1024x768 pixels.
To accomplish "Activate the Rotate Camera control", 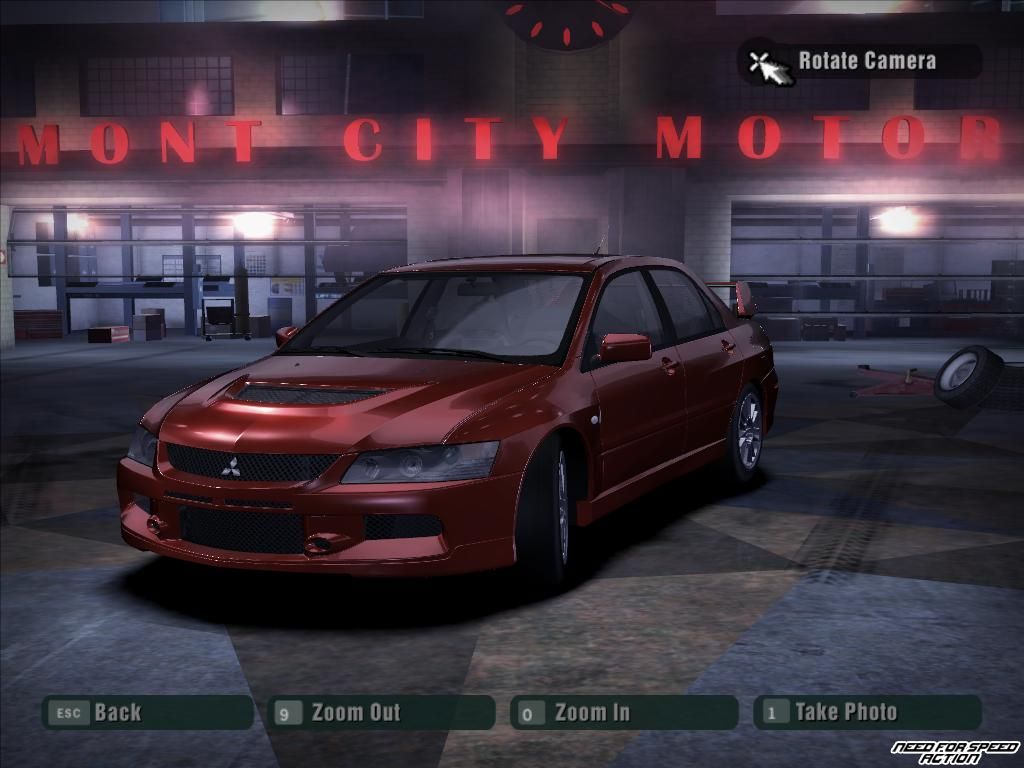I will [x=860, y=61].
